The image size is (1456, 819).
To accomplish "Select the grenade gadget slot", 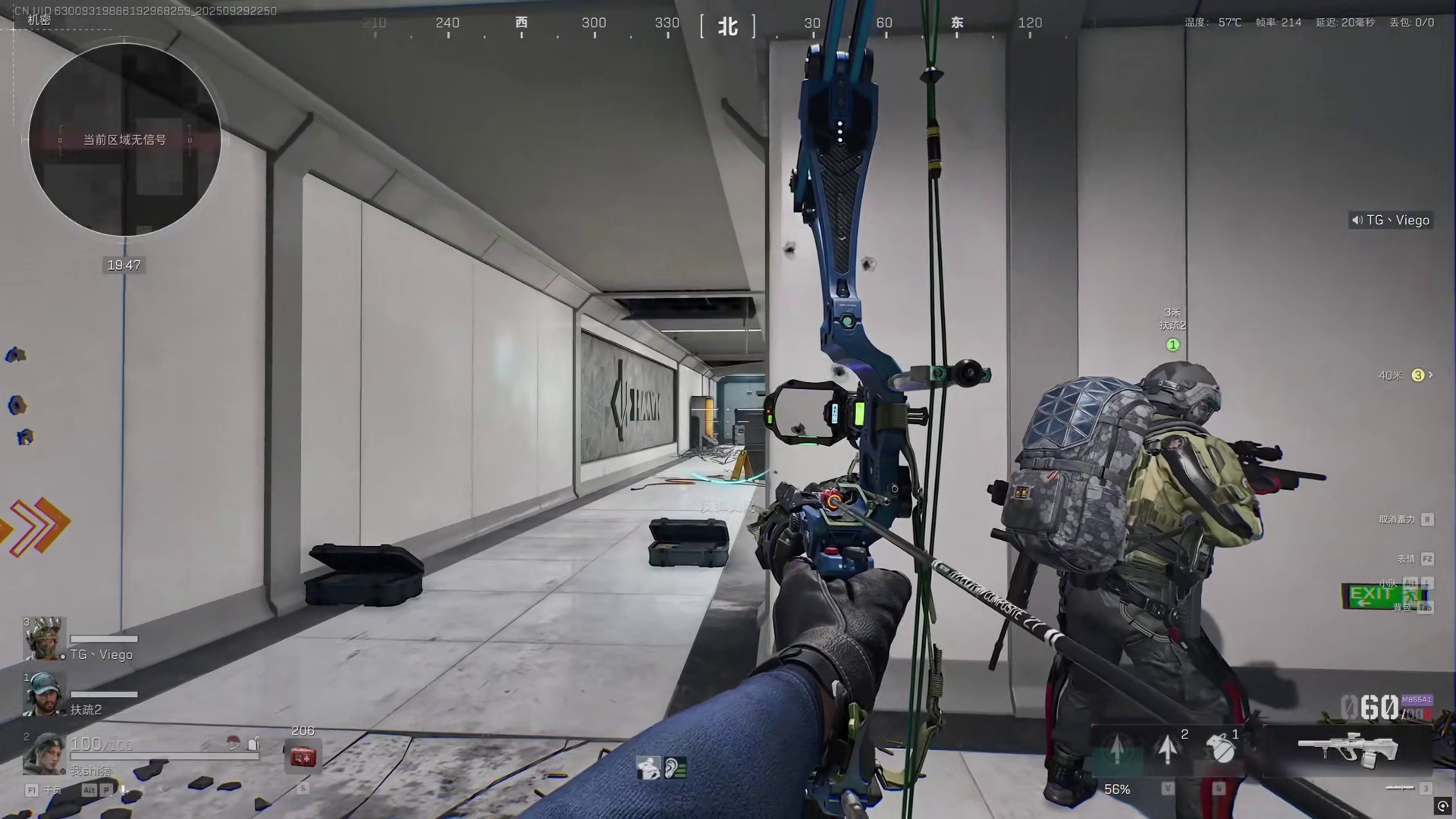I will (x=1221, y=748).
